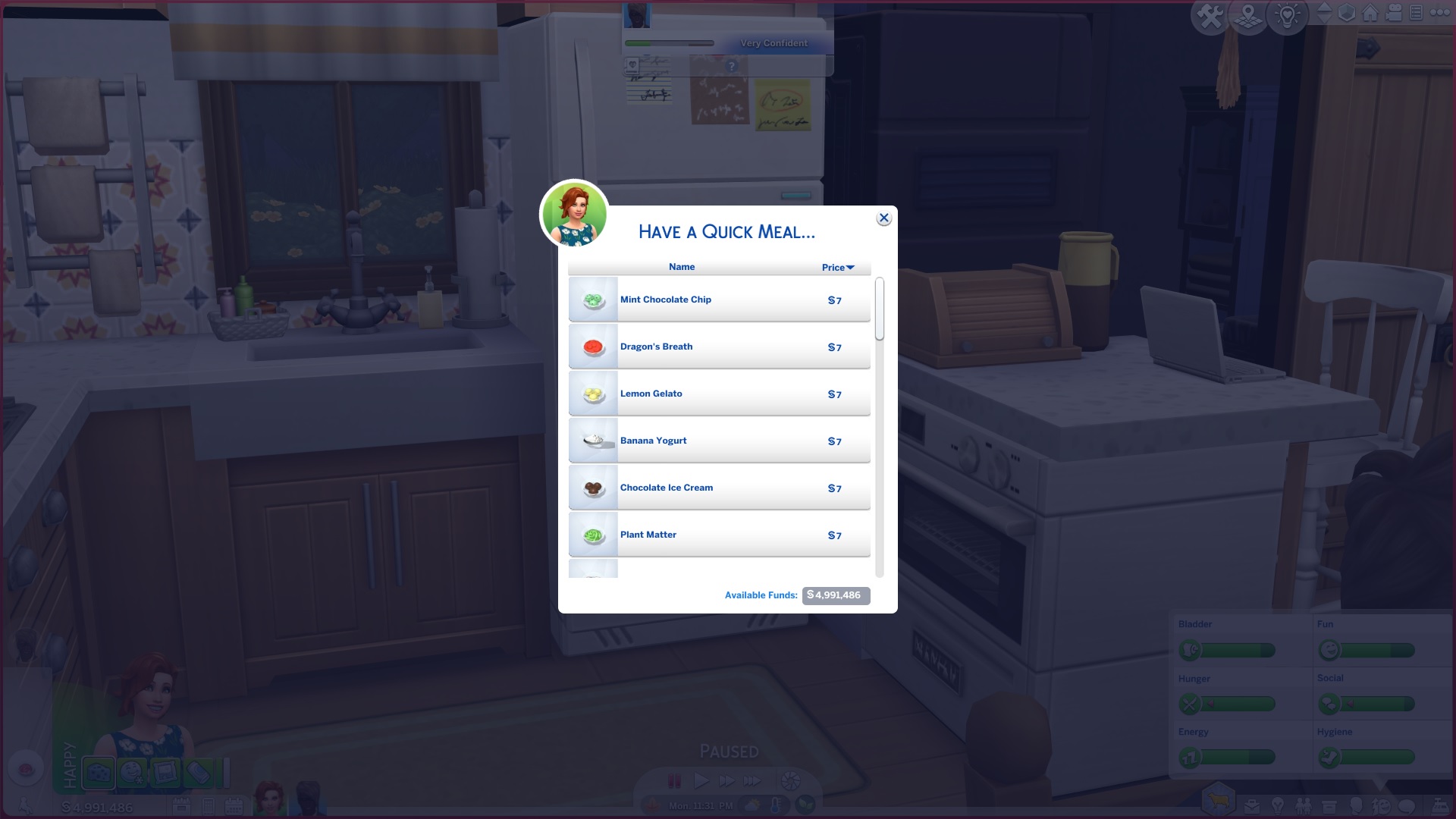Switch to Live Mode lightbulb icon
The width and height of the screenshot is (1456, 819).
pyautogui.click(x=1287, y=14)
